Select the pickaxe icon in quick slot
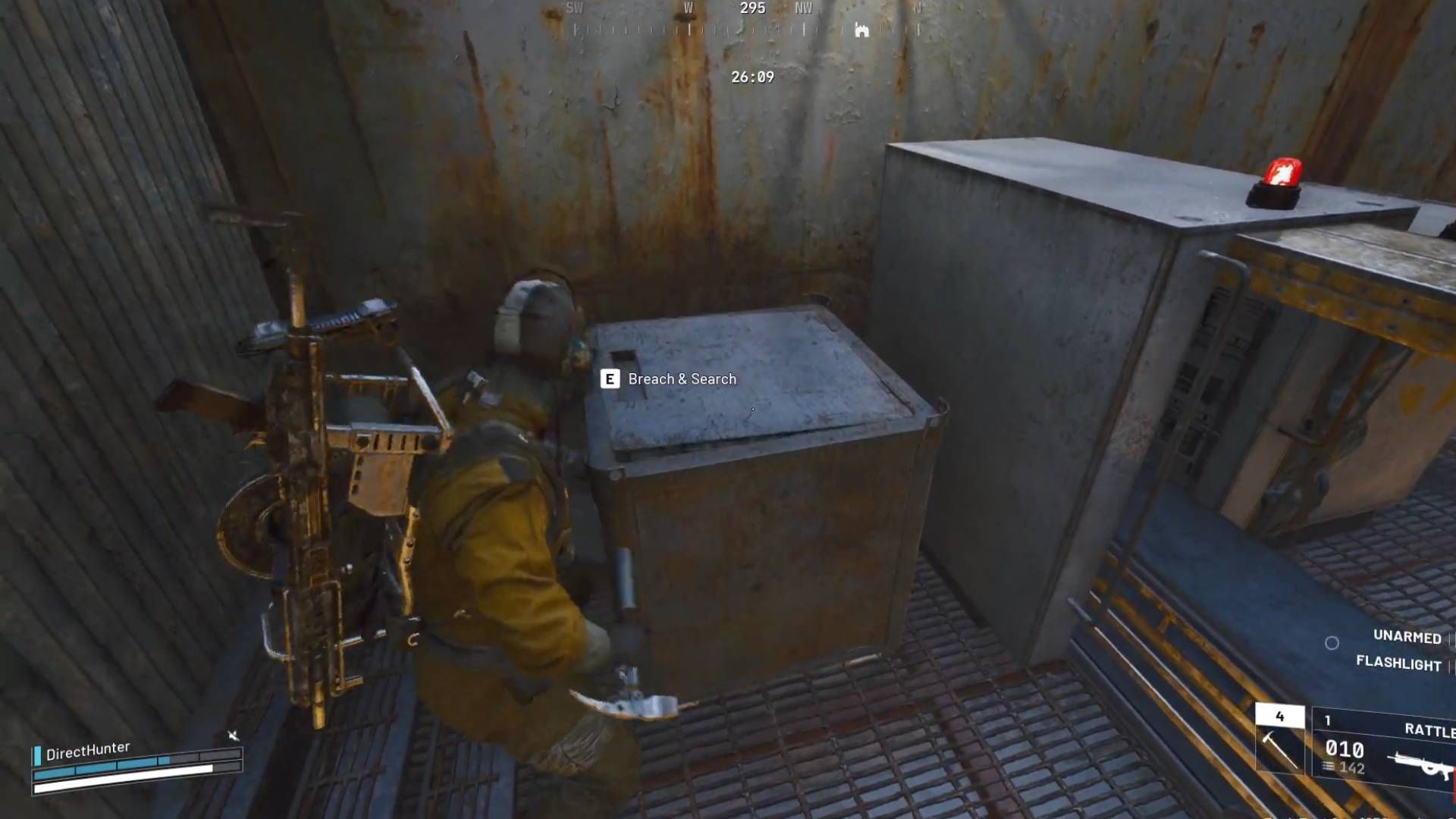Screen dimensions: 1456x819 1279,749
